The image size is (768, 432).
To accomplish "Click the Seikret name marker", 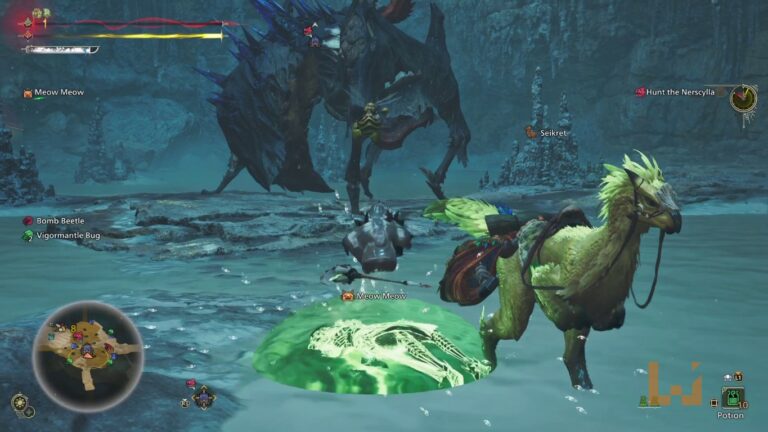I will point(553,131).
